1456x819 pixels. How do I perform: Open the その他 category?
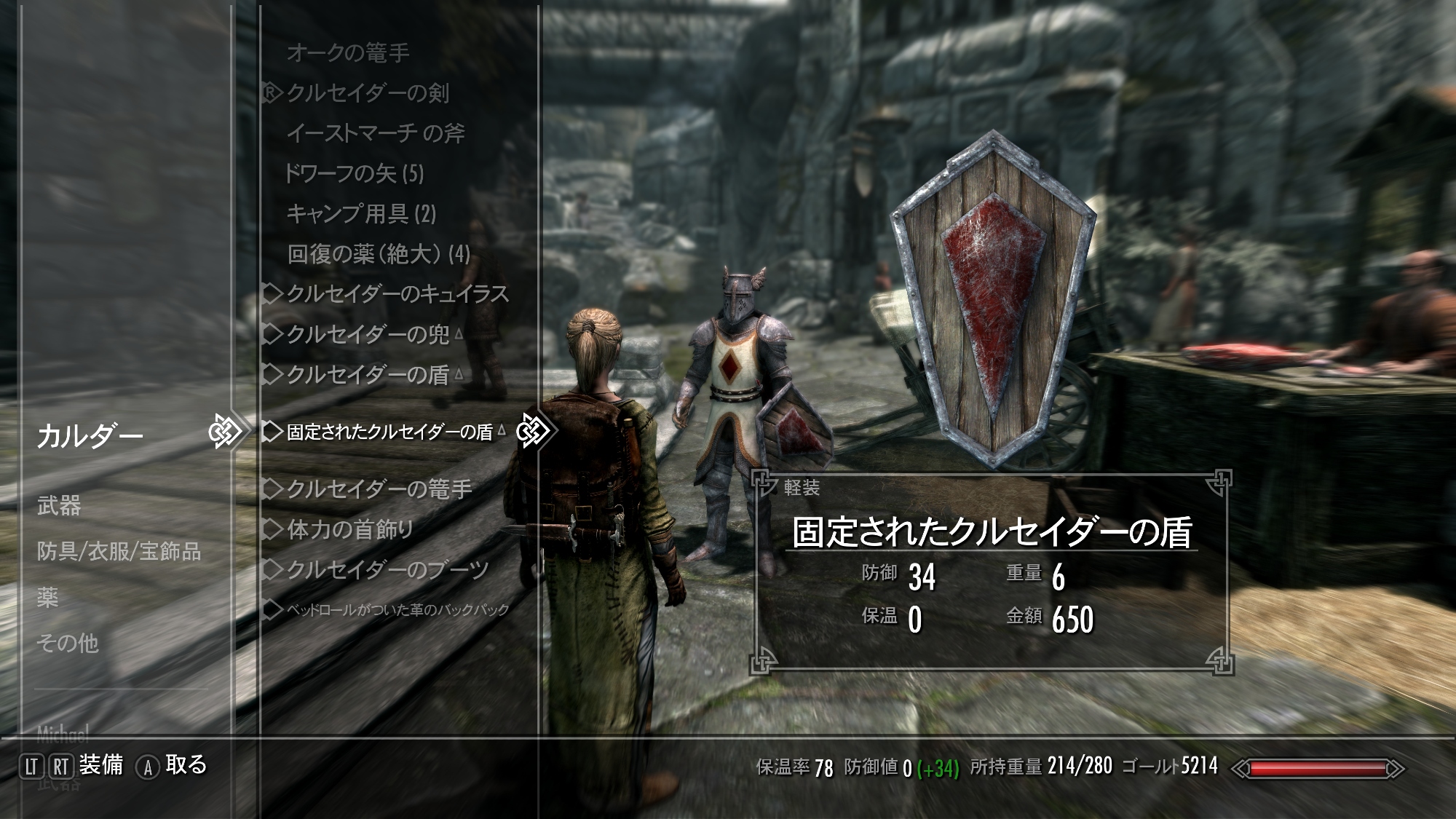(68, 644)
